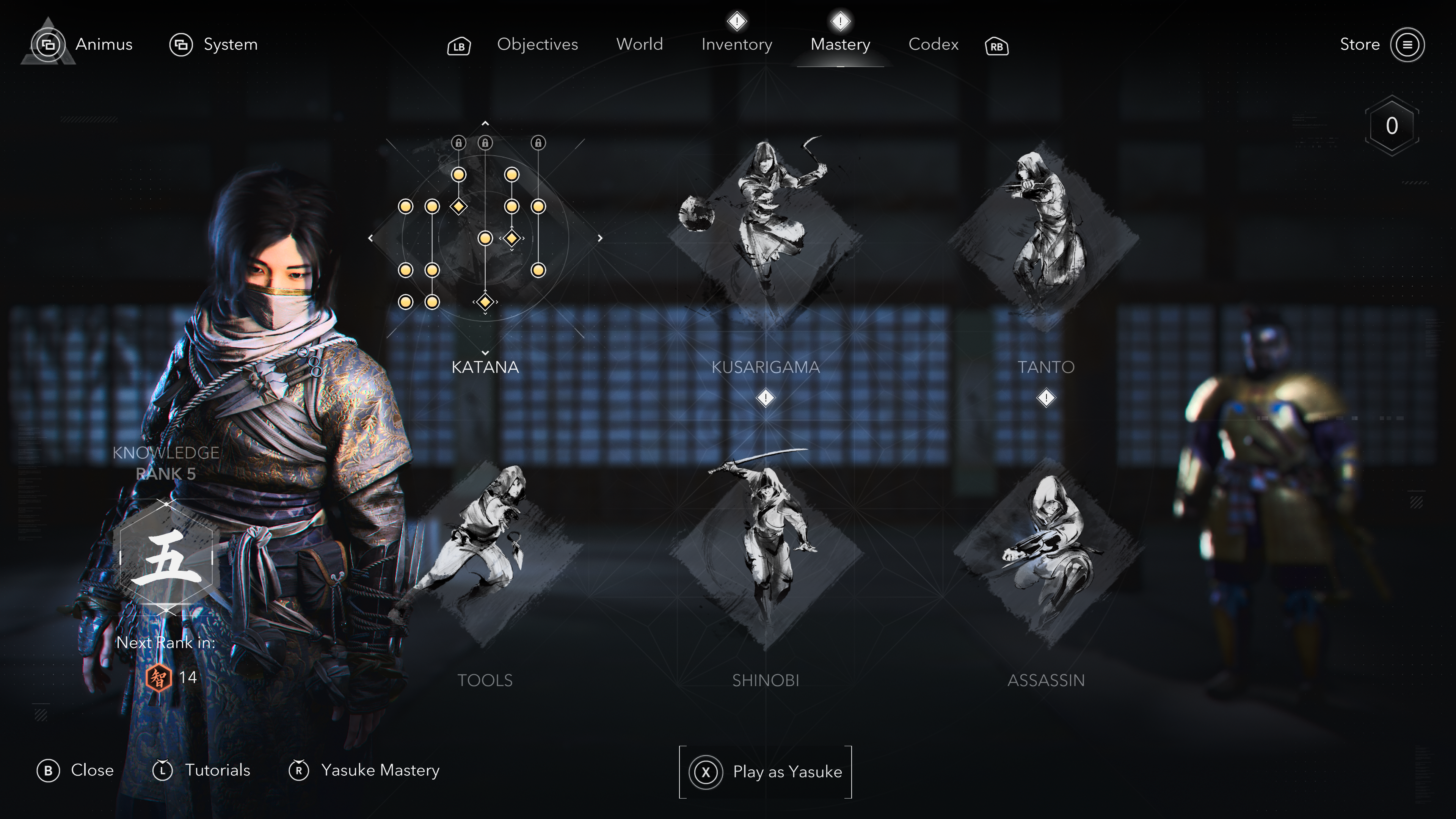Select the Mastery tab
This screenshot has width=1456, height=819.
[840, 44]
